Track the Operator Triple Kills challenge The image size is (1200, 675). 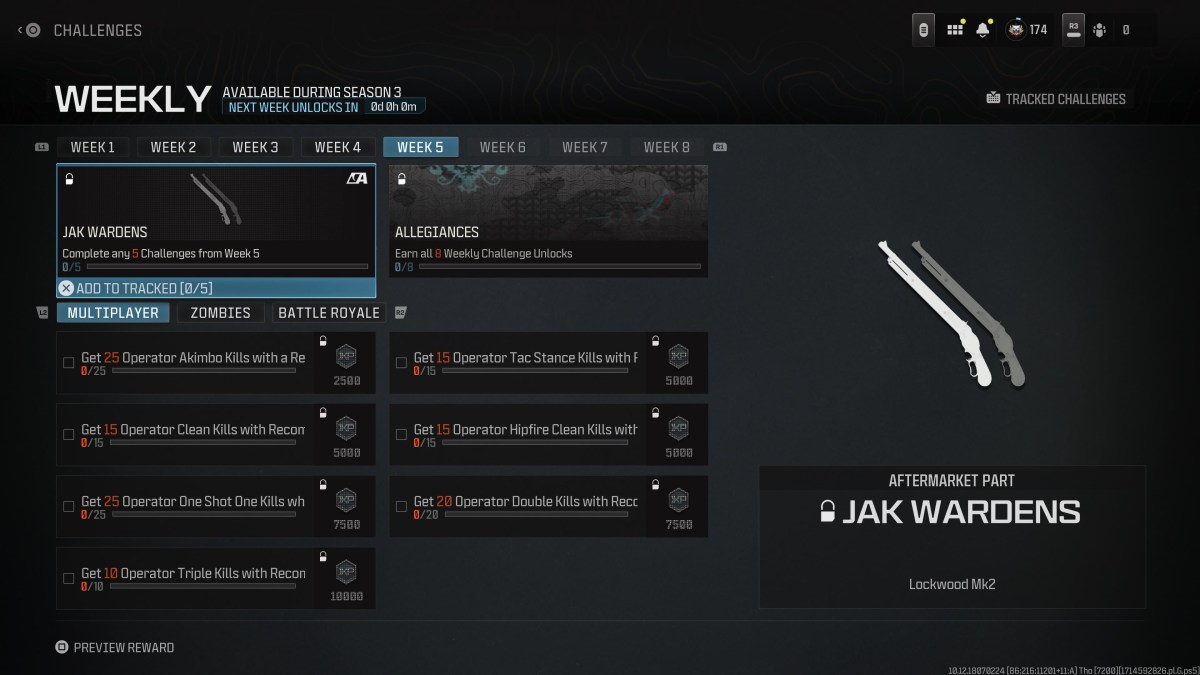click(69, 578)
